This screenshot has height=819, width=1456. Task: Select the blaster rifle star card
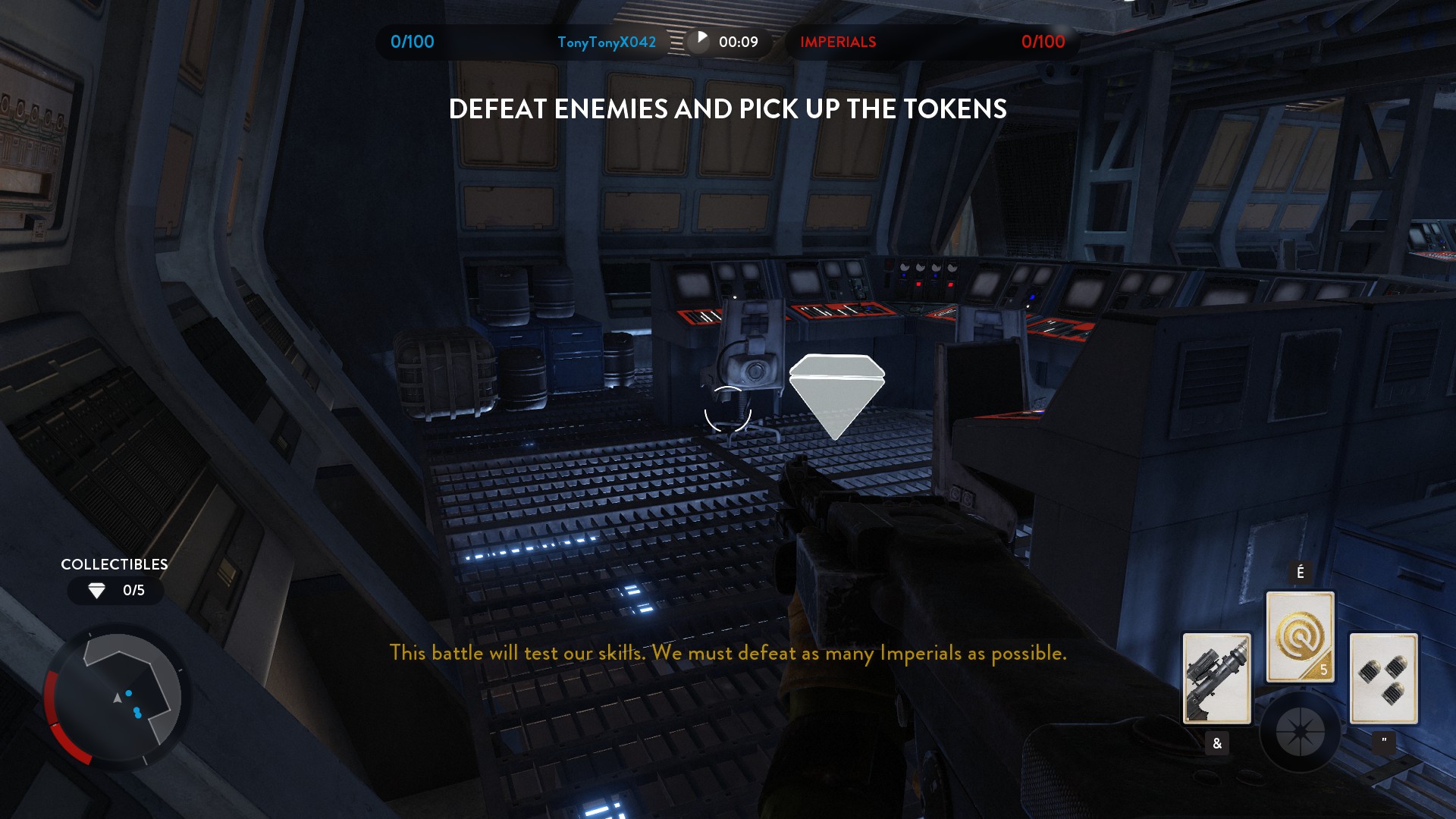tap(1216, 678)
